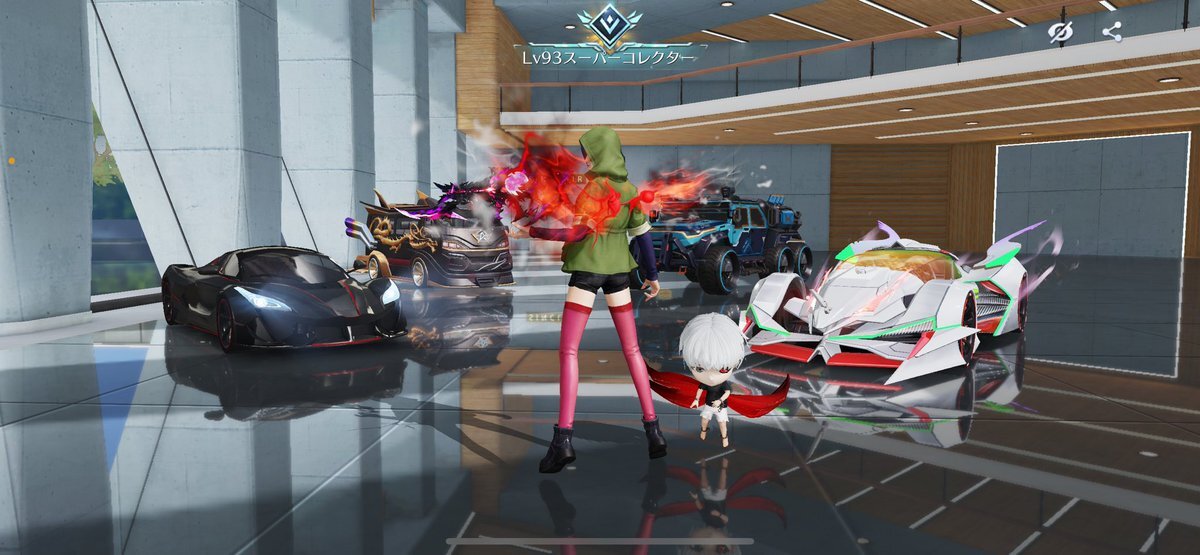Open the share options
The image size is (1200, 555).
(1111, 32)
